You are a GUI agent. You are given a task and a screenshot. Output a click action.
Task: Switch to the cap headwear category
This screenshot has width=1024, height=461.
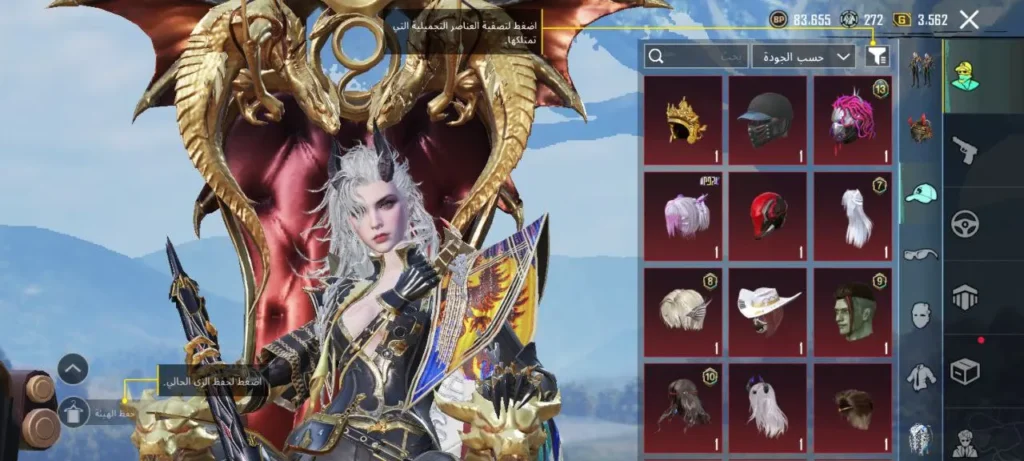920,194
